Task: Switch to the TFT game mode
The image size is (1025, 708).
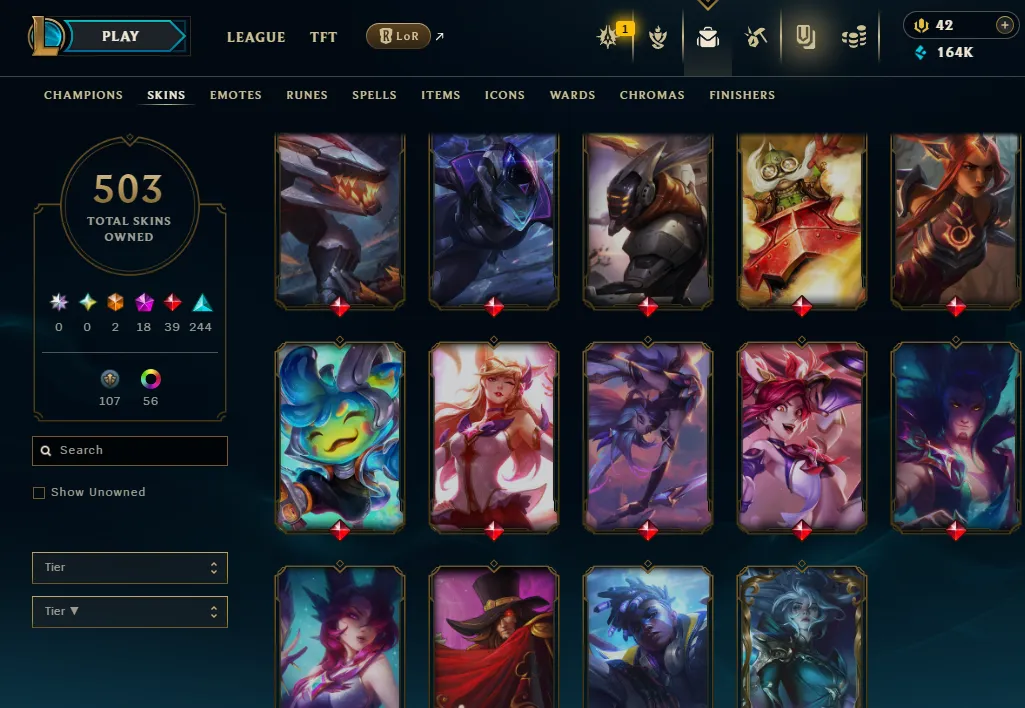Action: (x=323, y=37)
